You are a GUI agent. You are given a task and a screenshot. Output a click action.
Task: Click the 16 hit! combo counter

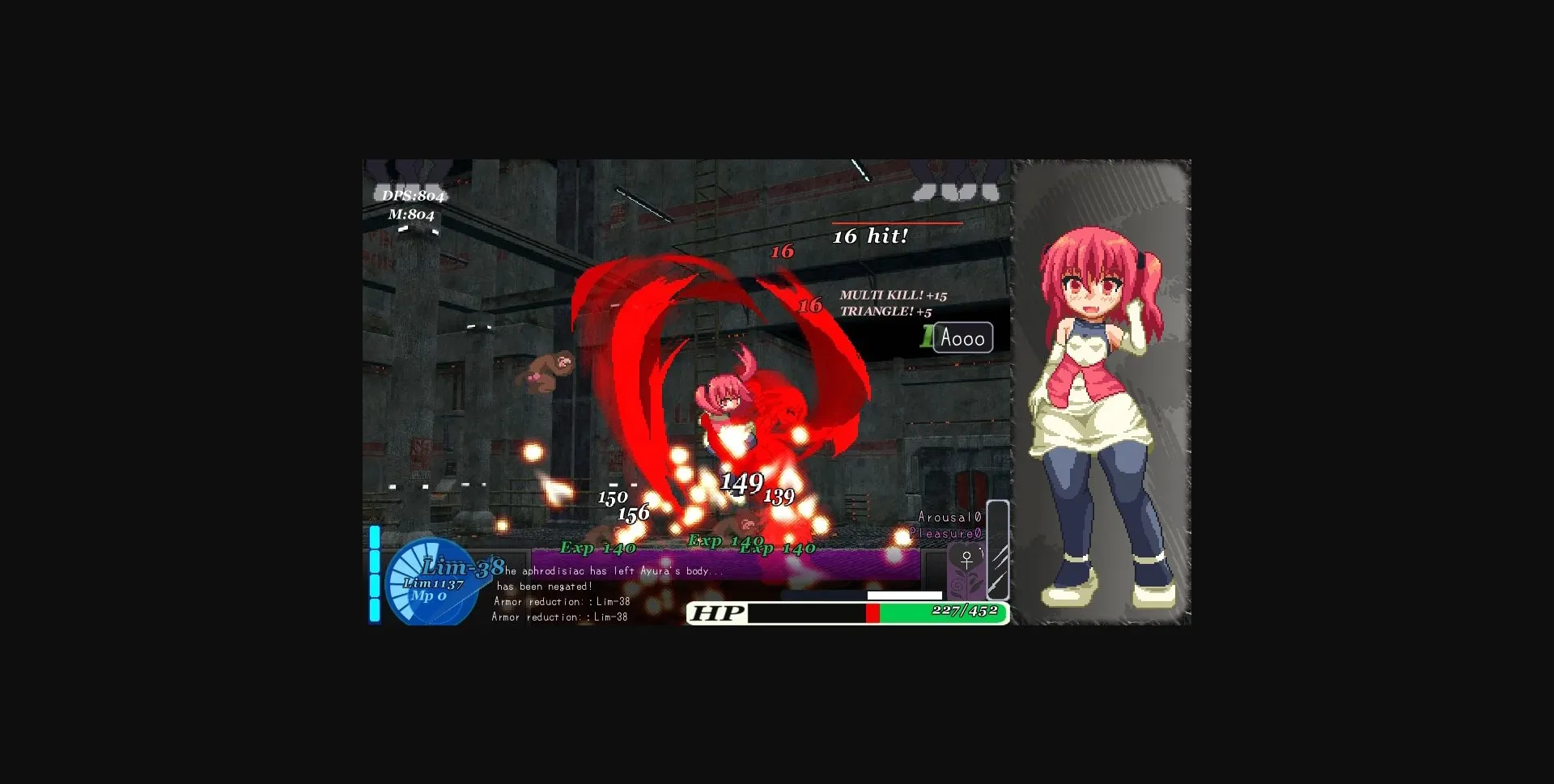pyautogui.click(x=872, y=236)
